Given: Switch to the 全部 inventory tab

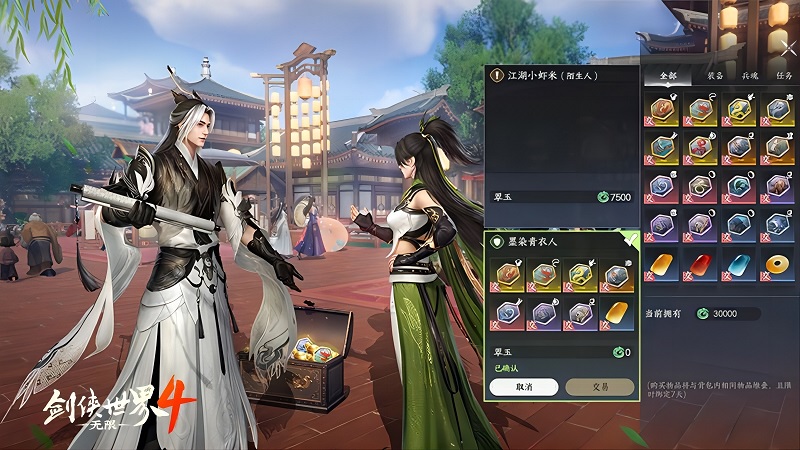Looking at the screenshot, I should coord(666,76).
